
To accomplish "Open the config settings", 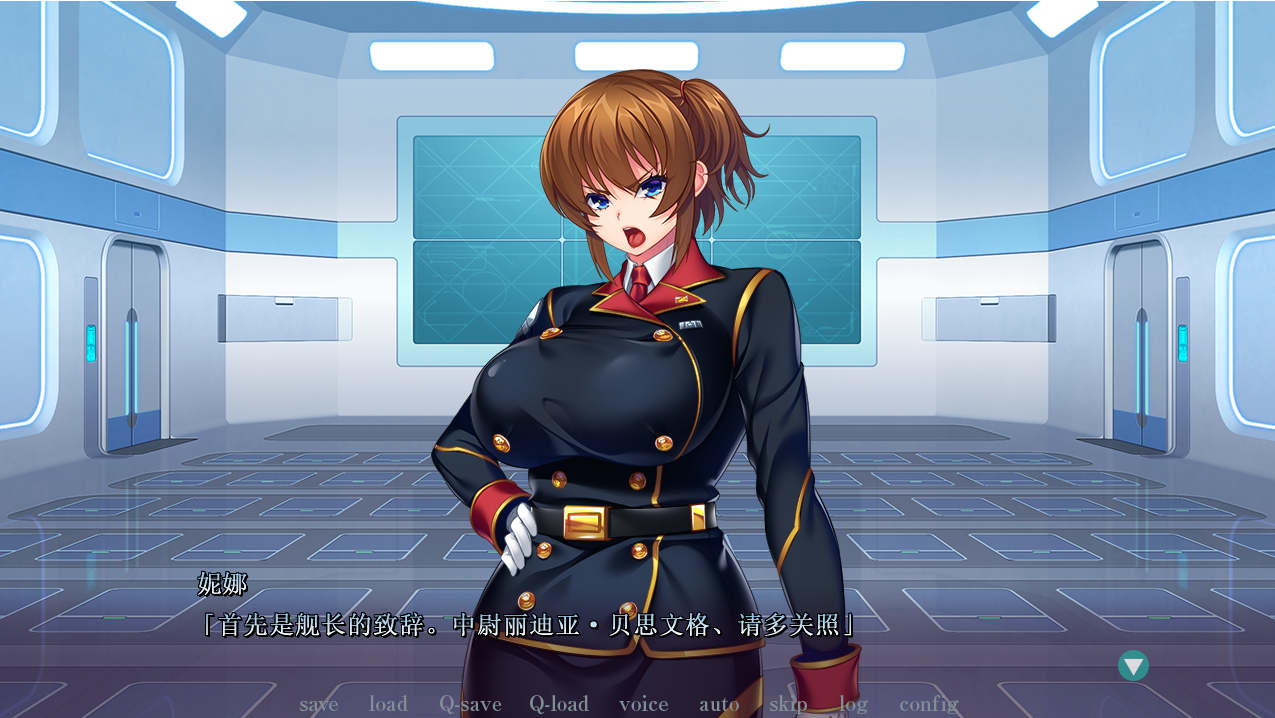I will click(x=928, y=704).
